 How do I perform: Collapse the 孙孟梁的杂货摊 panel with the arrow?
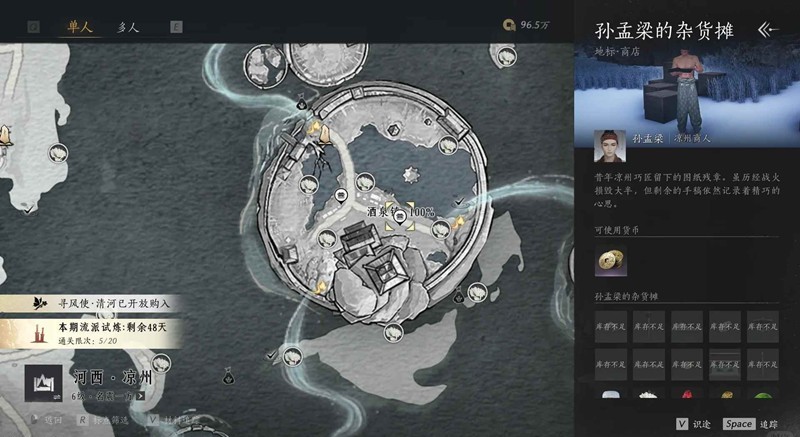[x=768, y=30]
